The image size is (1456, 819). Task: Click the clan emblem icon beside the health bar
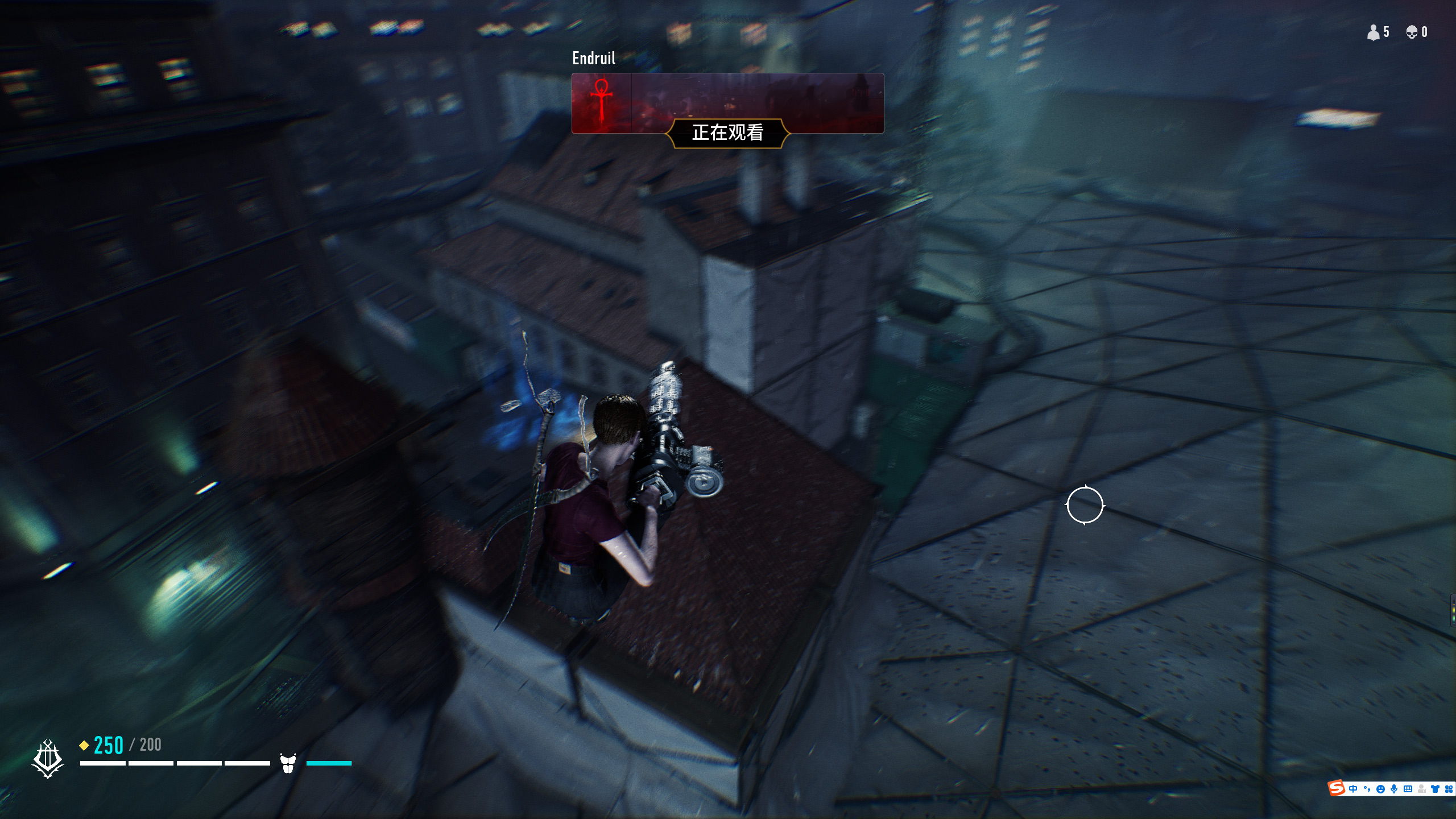48,759
